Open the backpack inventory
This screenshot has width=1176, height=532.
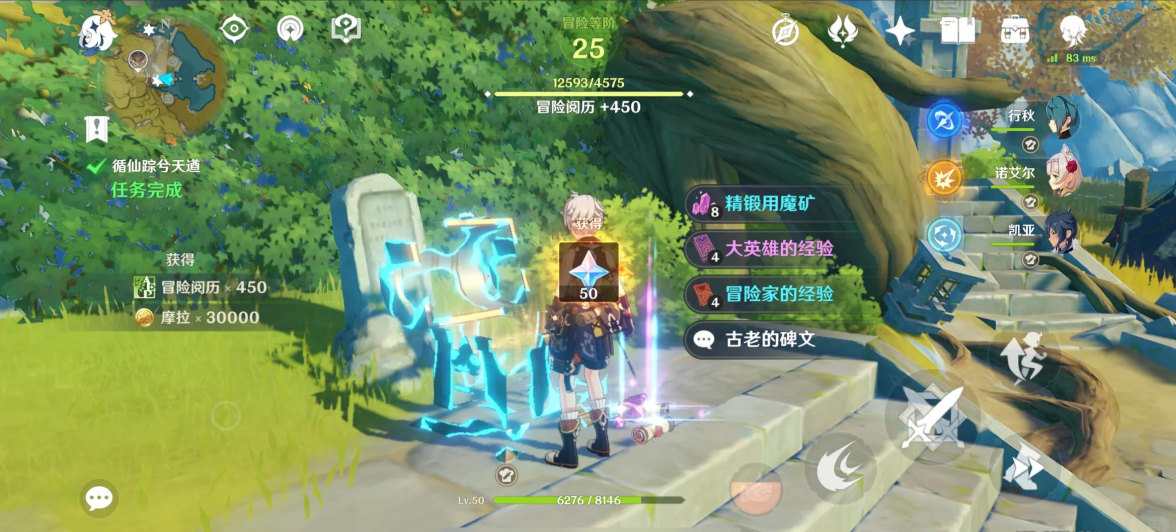coord(1016,32)
